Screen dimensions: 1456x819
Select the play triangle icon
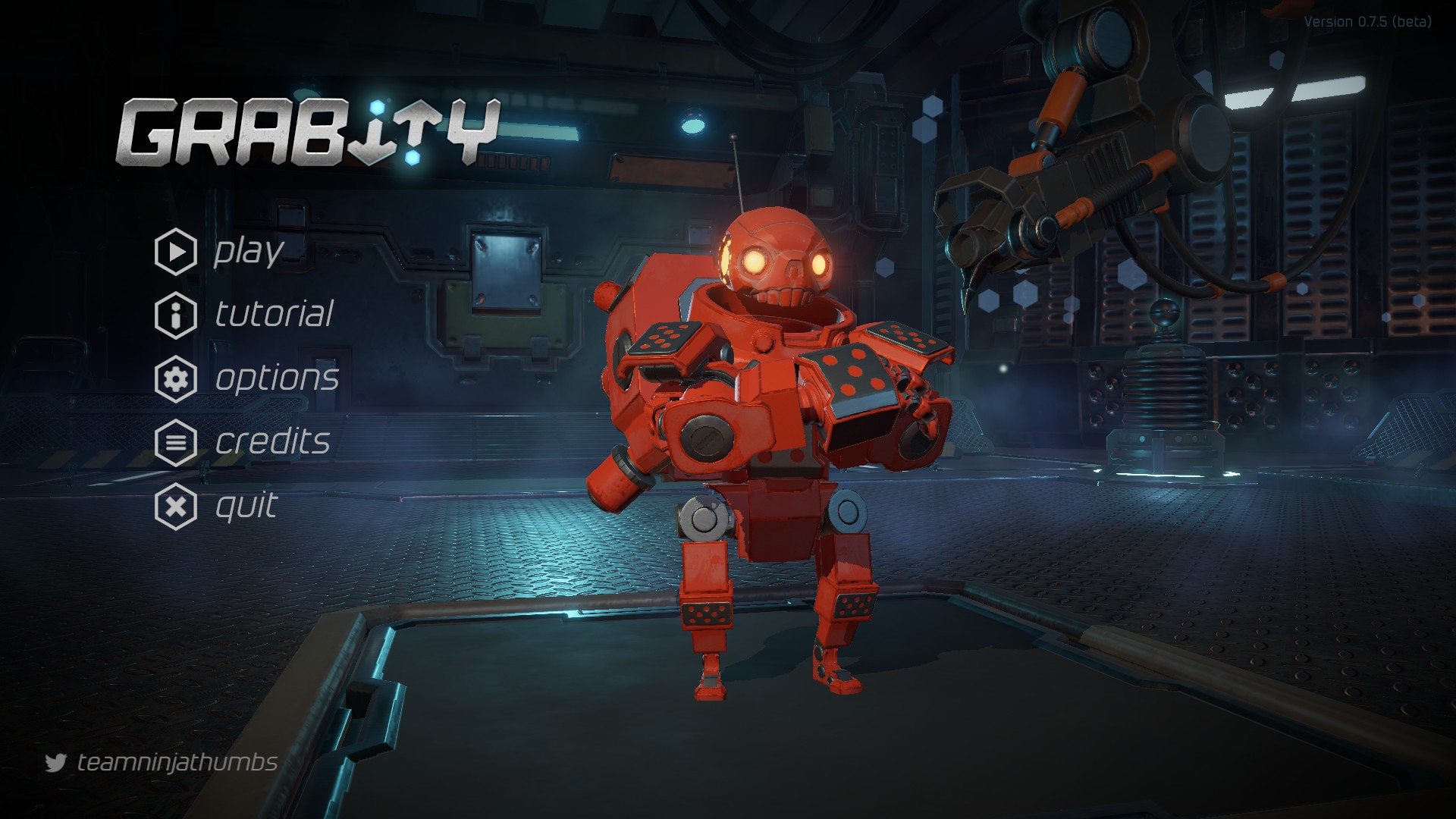point(175,250)
